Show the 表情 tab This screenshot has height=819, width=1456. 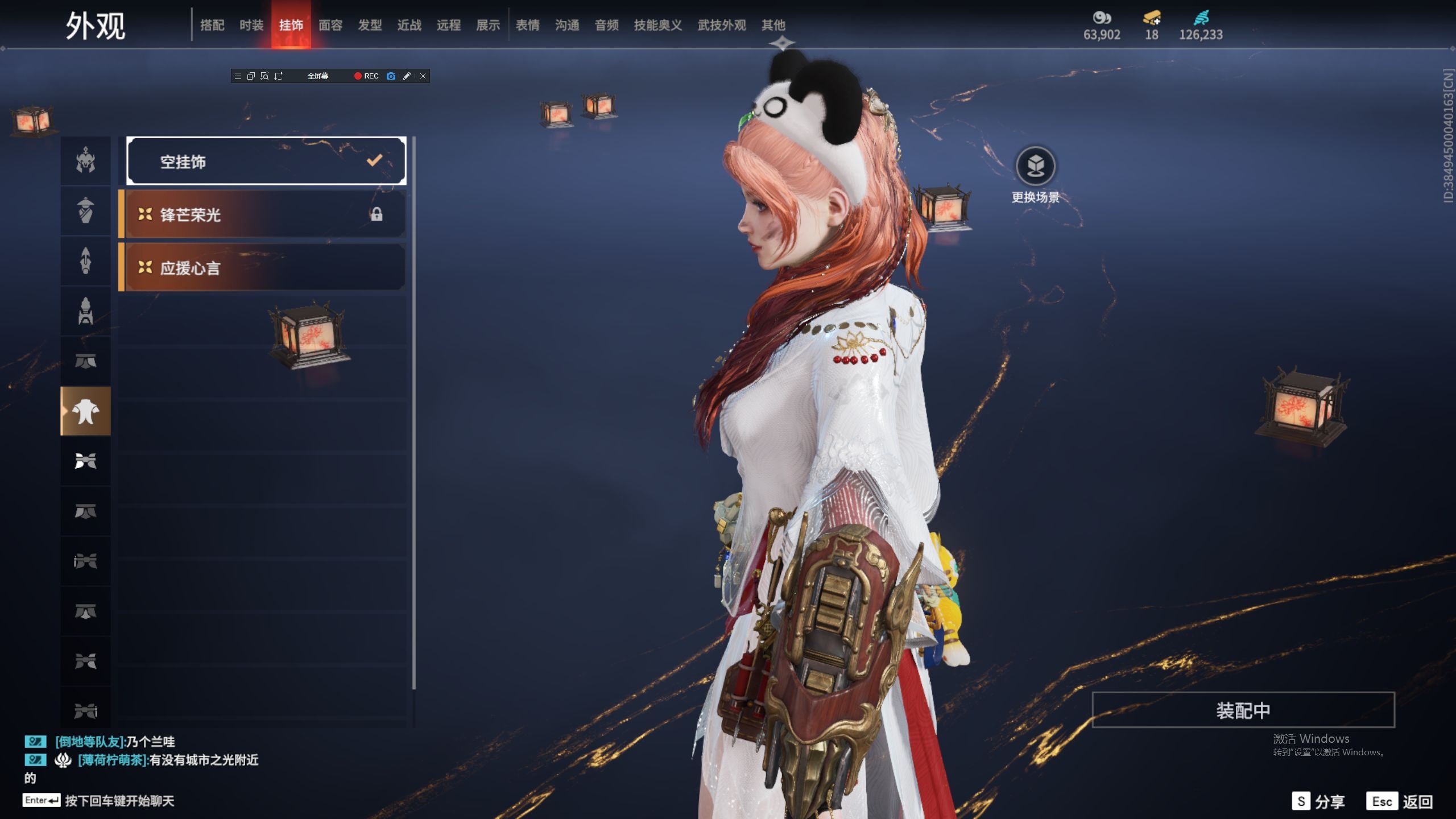(528, 25)
